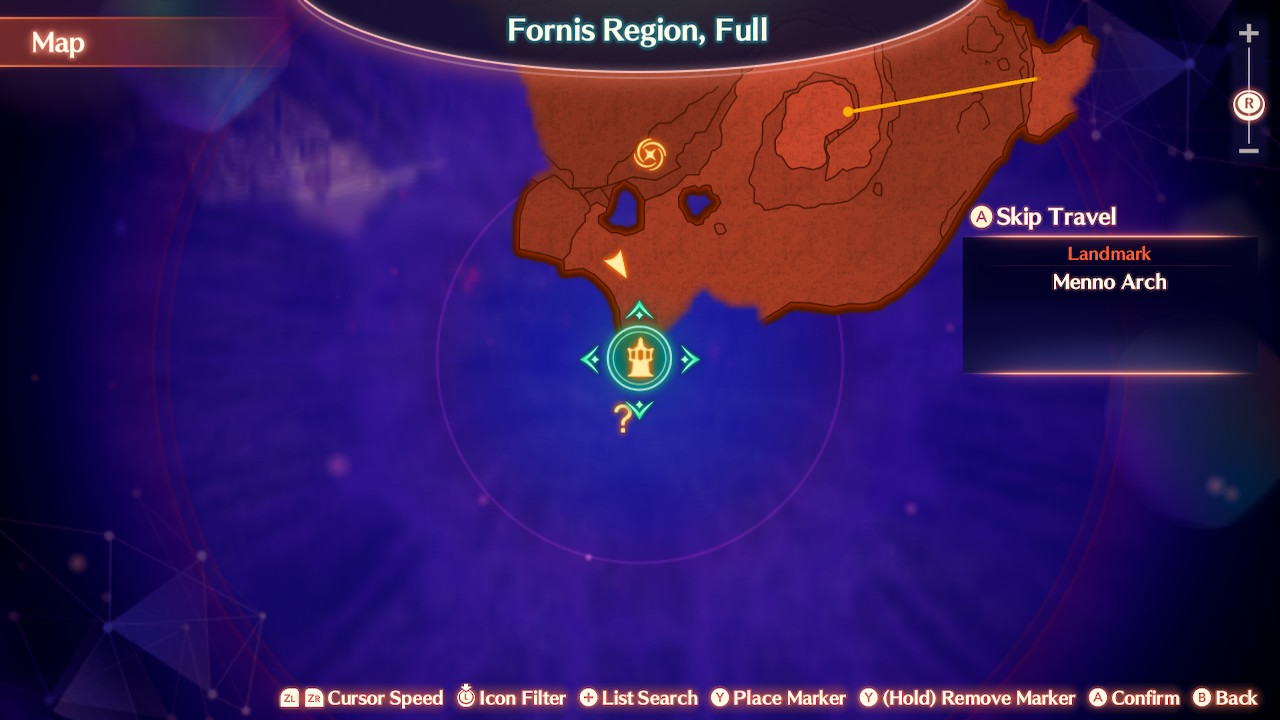Select the Map tab label

click(x=58, y=43)
